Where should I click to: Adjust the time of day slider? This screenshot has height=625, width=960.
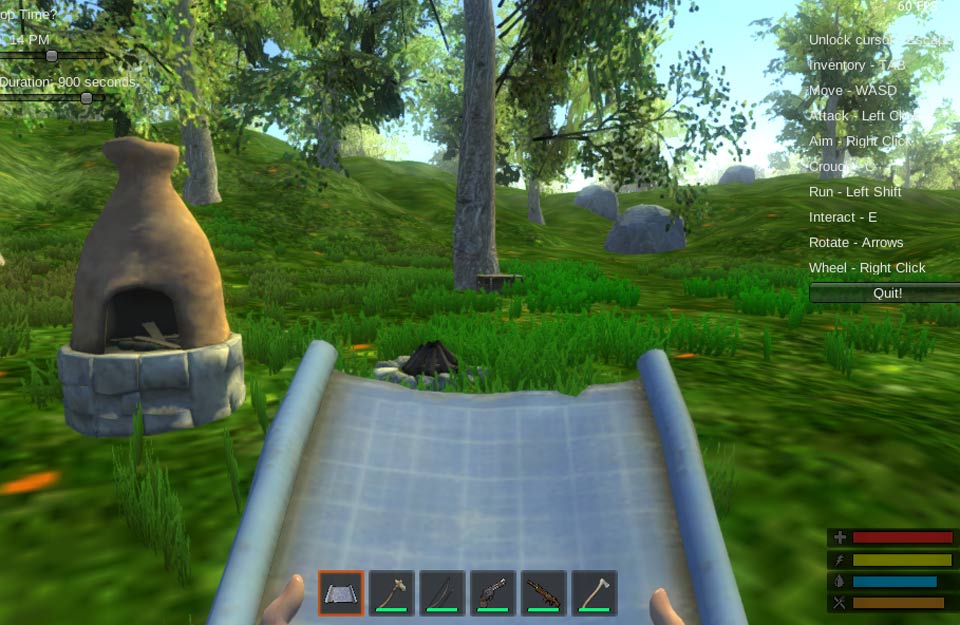tap(52, 56)
